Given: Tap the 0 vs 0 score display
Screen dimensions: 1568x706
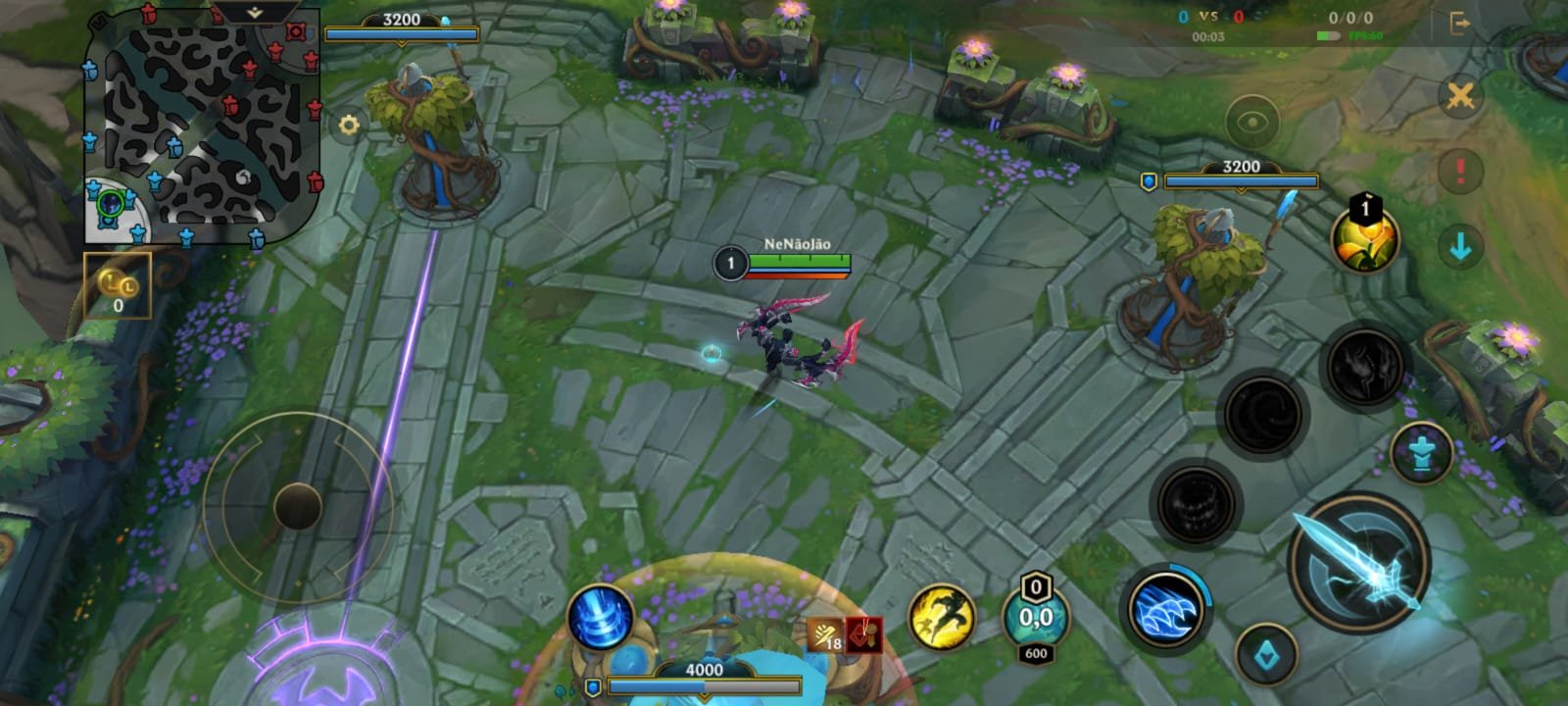Looking at the screenshot, I should click(x=1207, y=16).
